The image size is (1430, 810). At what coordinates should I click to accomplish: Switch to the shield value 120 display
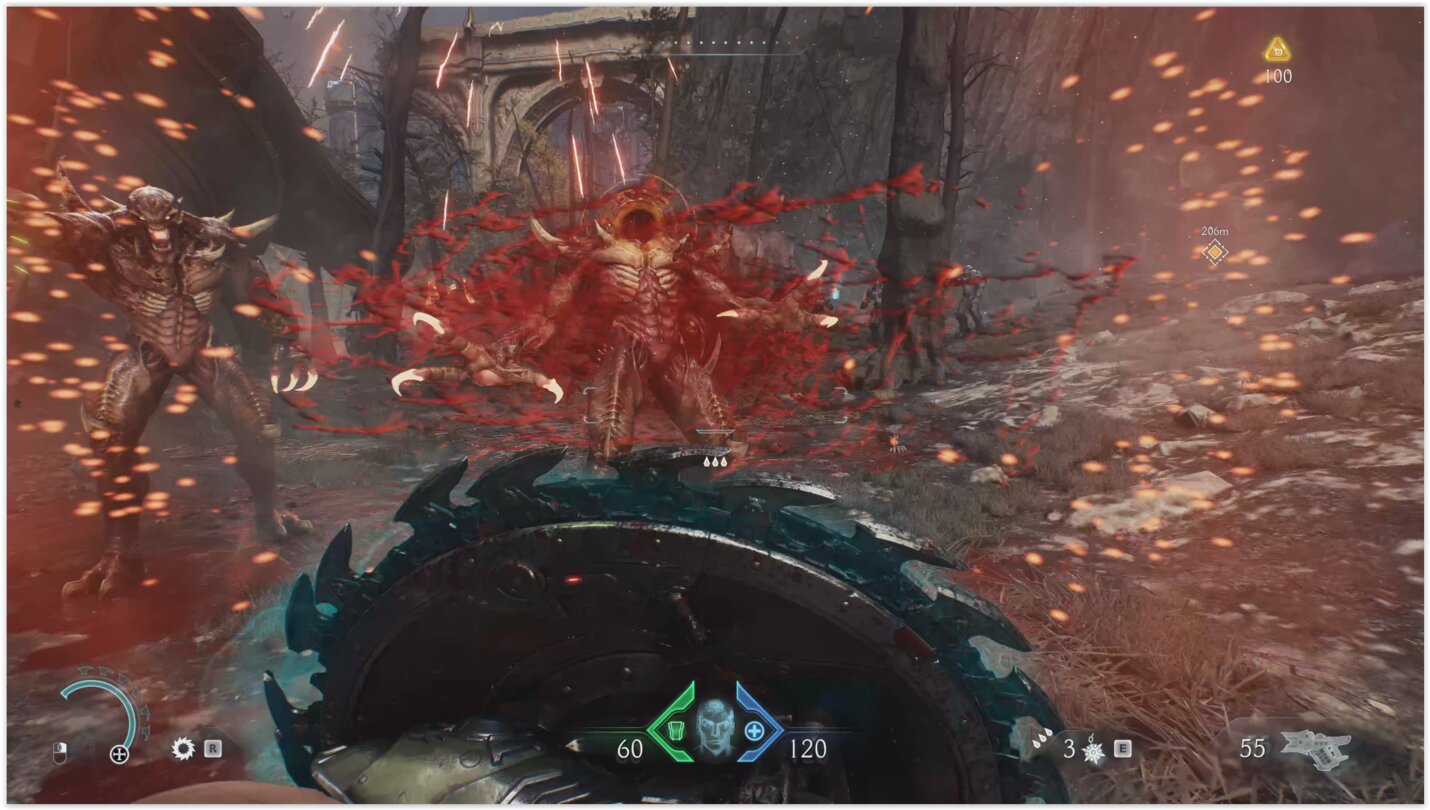(x=808, y=747)
